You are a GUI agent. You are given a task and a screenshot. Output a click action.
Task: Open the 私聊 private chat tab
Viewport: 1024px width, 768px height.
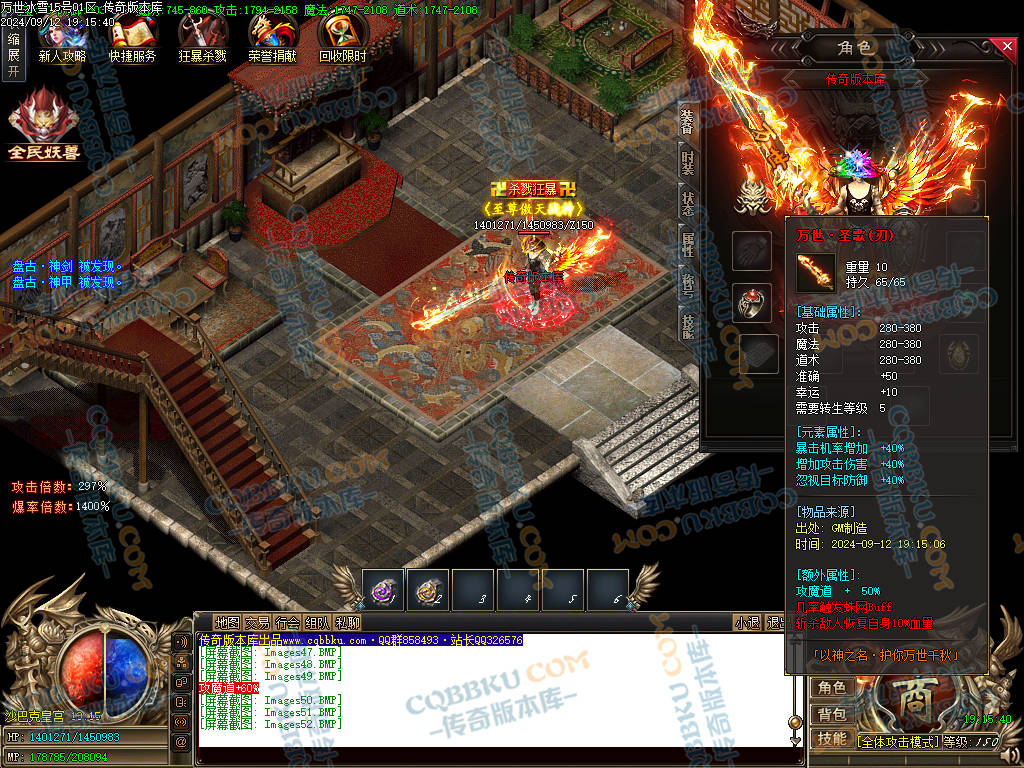point(347,622)
